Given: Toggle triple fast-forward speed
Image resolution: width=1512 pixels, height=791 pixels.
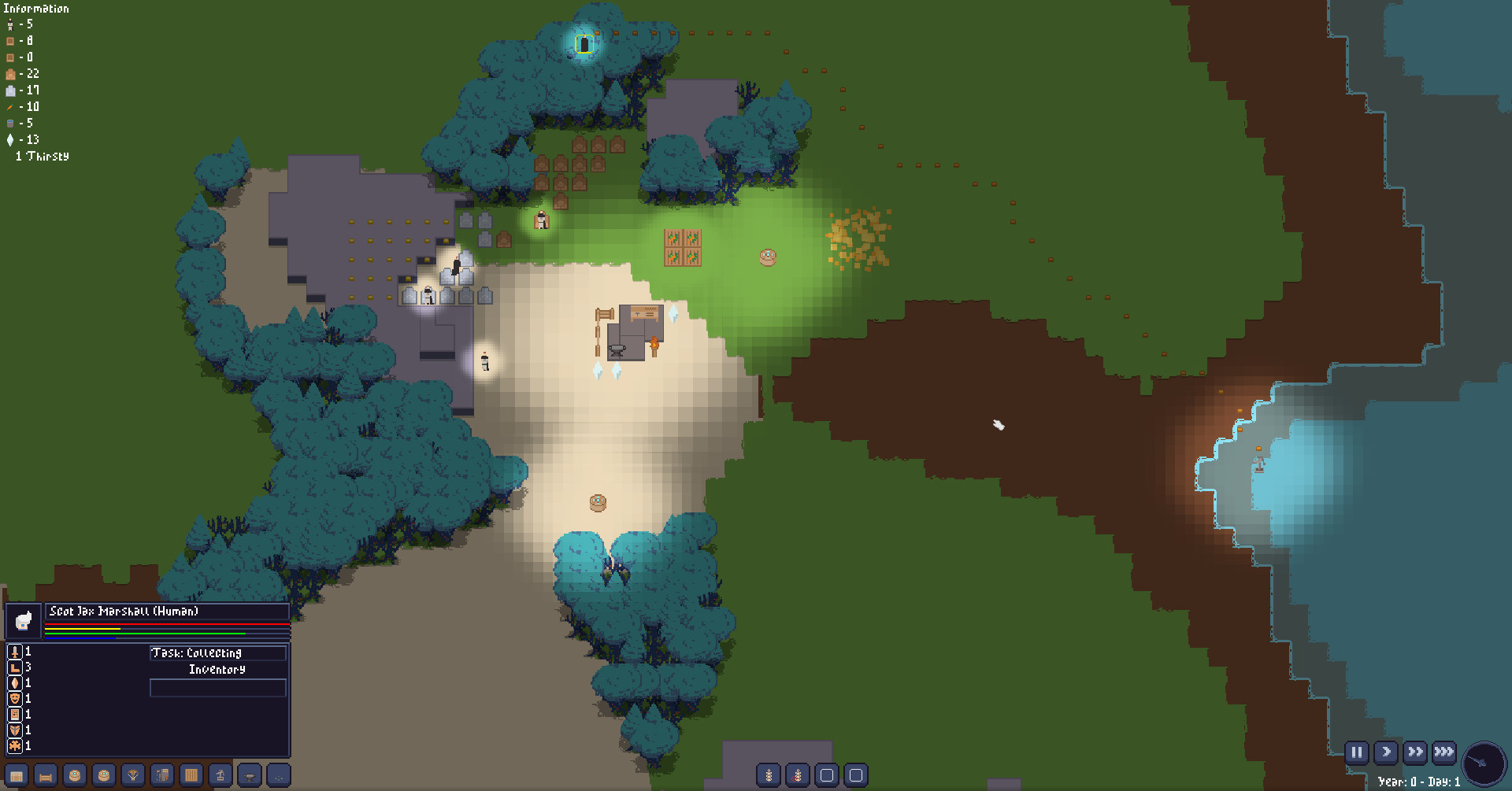Looking at the screenshot, I should (1443, 752).
